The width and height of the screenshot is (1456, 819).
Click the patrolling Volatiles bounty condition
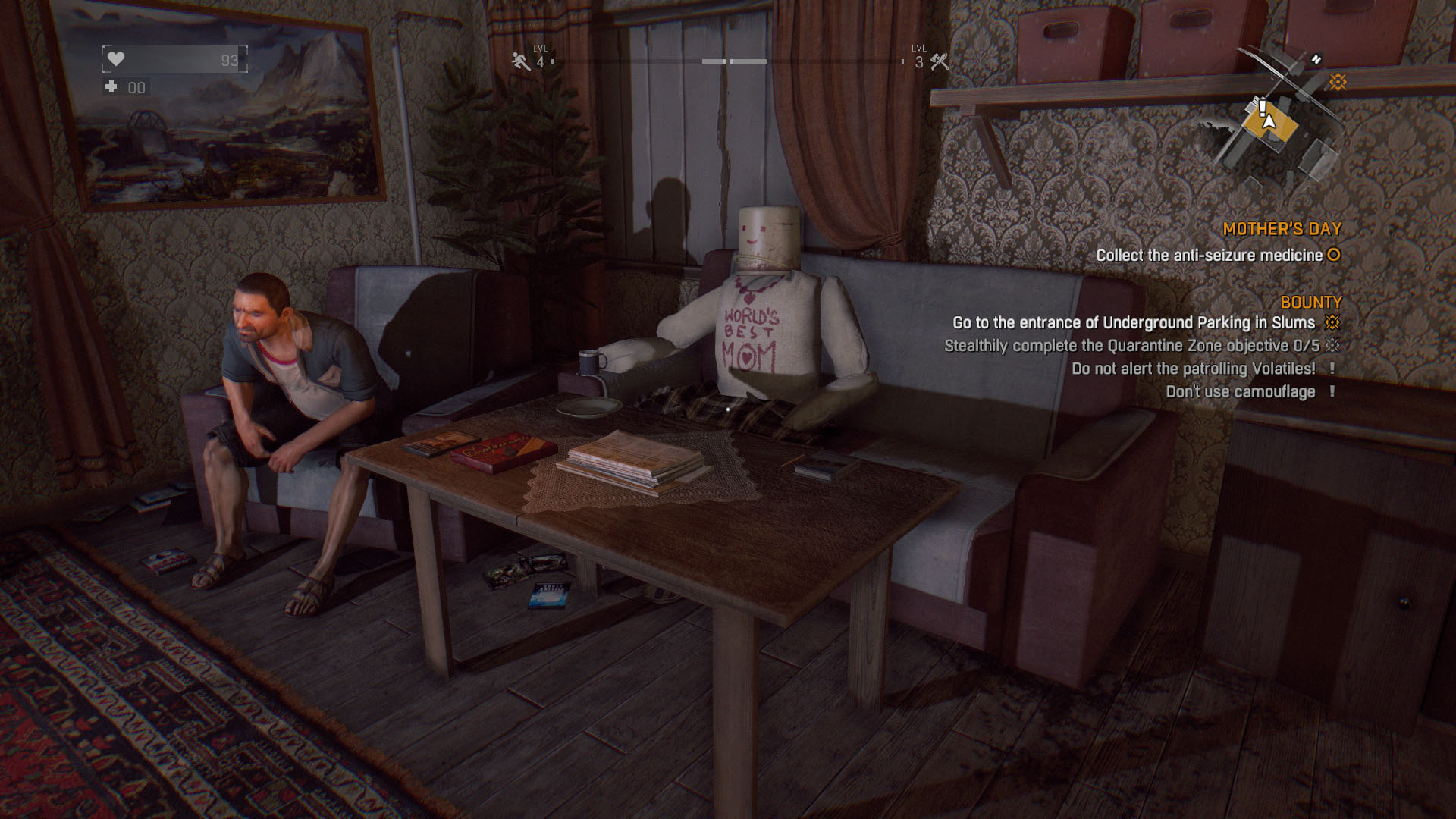1193,369
